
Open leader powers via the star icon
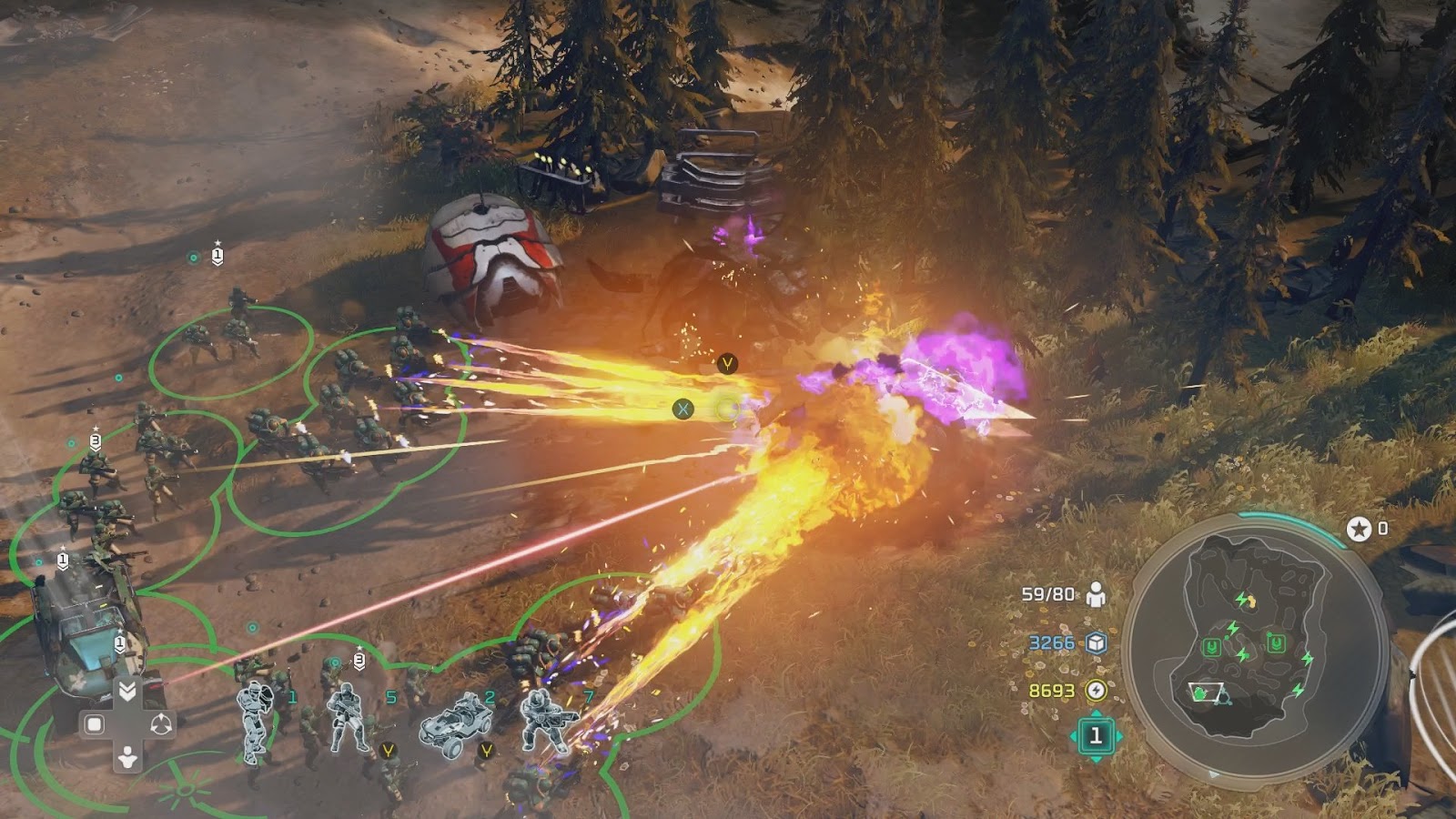click(x=1359, y=529)
